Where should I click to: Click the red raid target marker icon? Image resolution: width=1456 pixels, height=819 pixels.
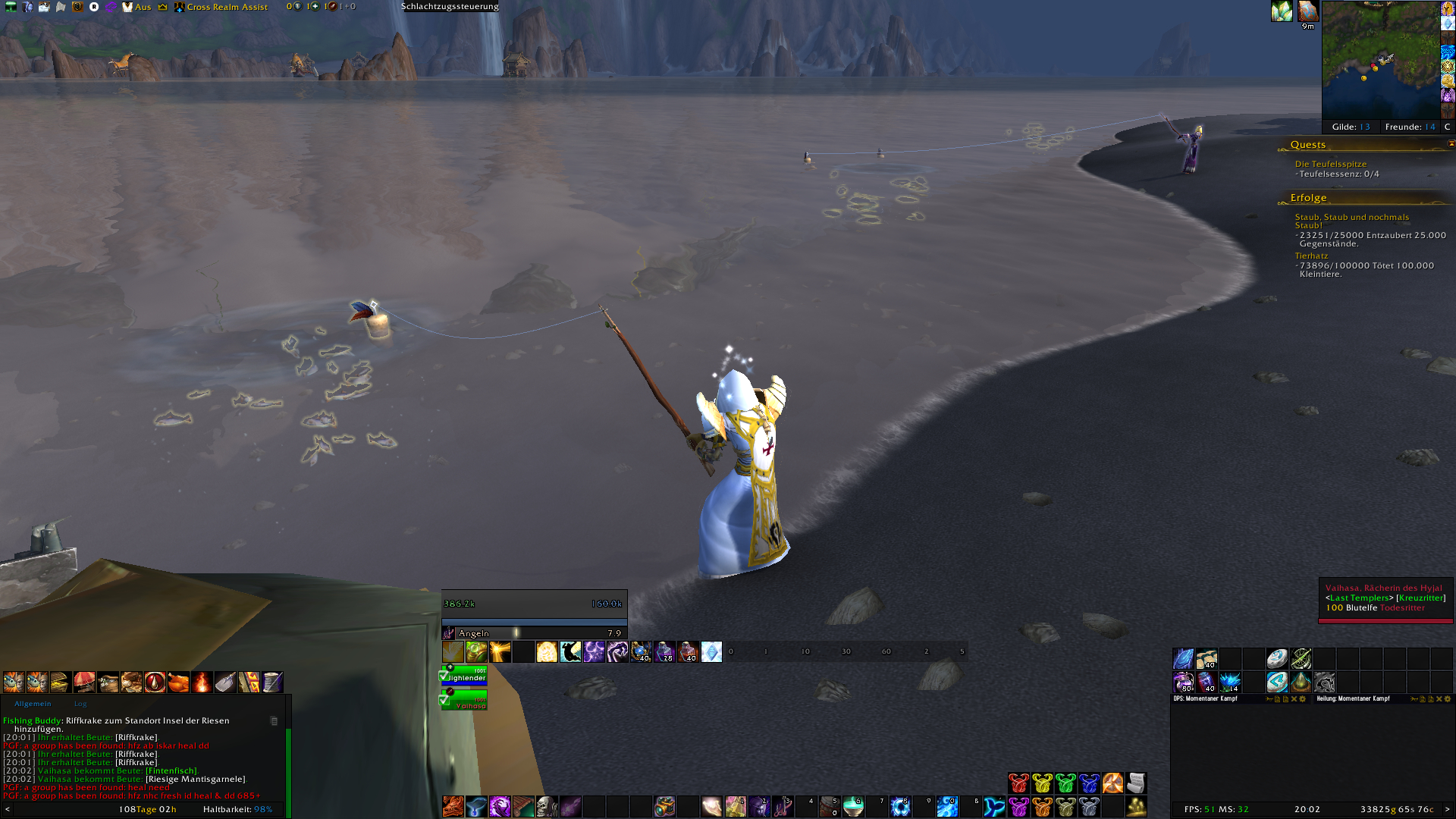click(1018, 783)
